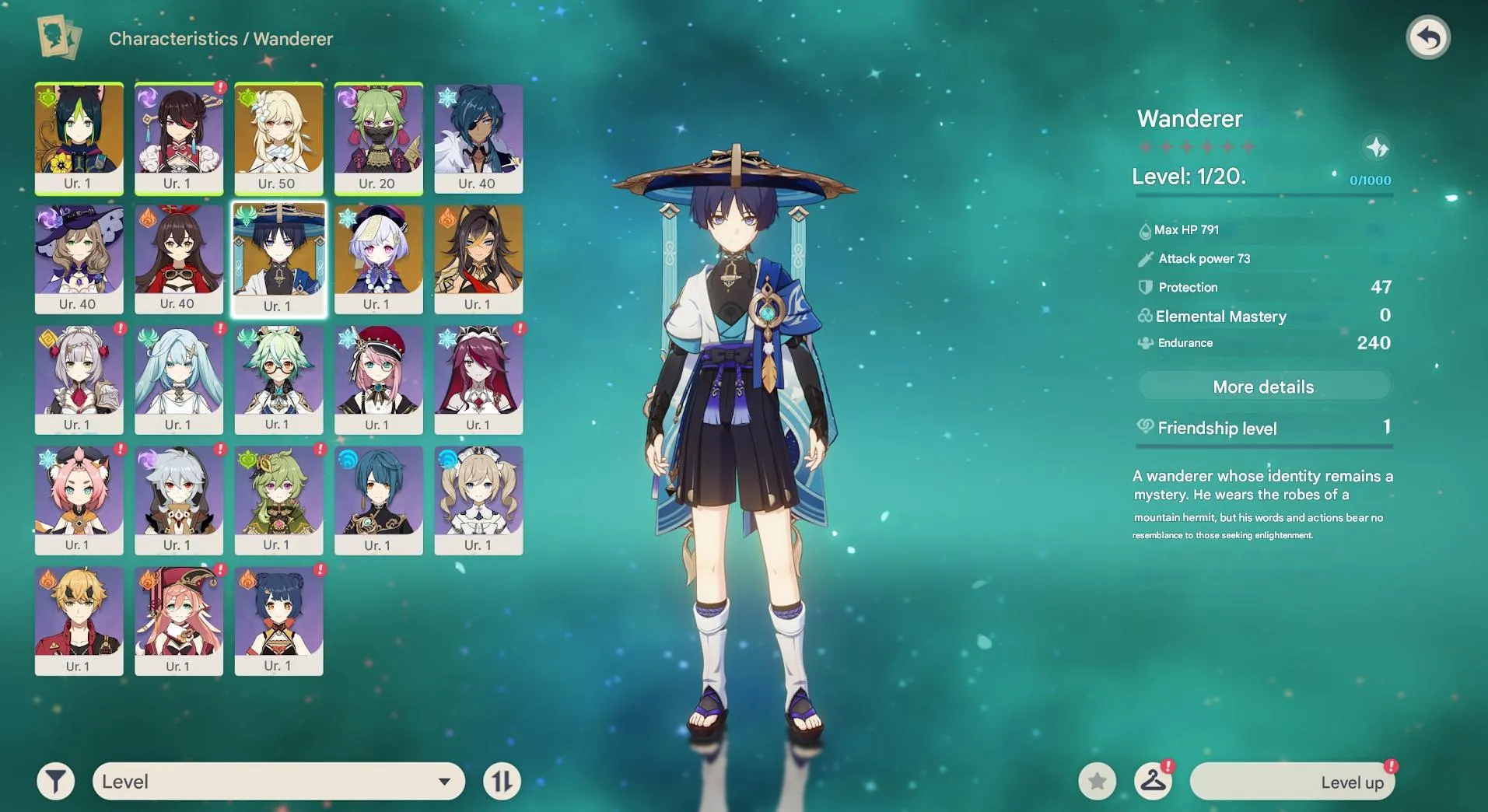
Task: Choose the blonde traveler card at level 50
Action: tap(278, 138)
